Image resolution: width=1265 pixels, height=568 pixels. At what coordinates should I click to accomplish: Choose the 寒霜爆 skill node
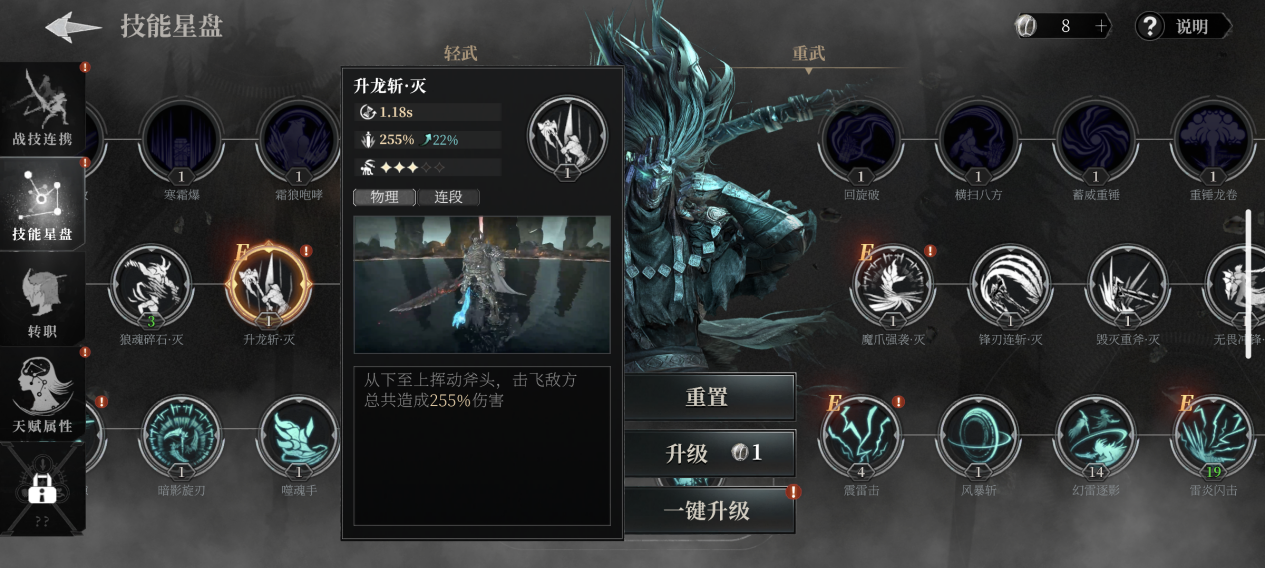click(x=181, y=139)
